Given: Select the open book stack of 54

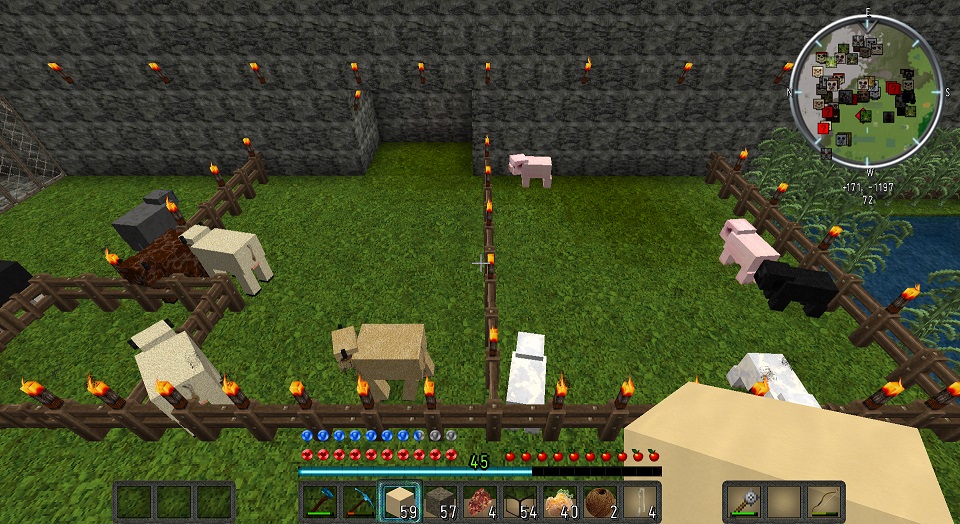Looking at the screenshot, I should [521, 501].
